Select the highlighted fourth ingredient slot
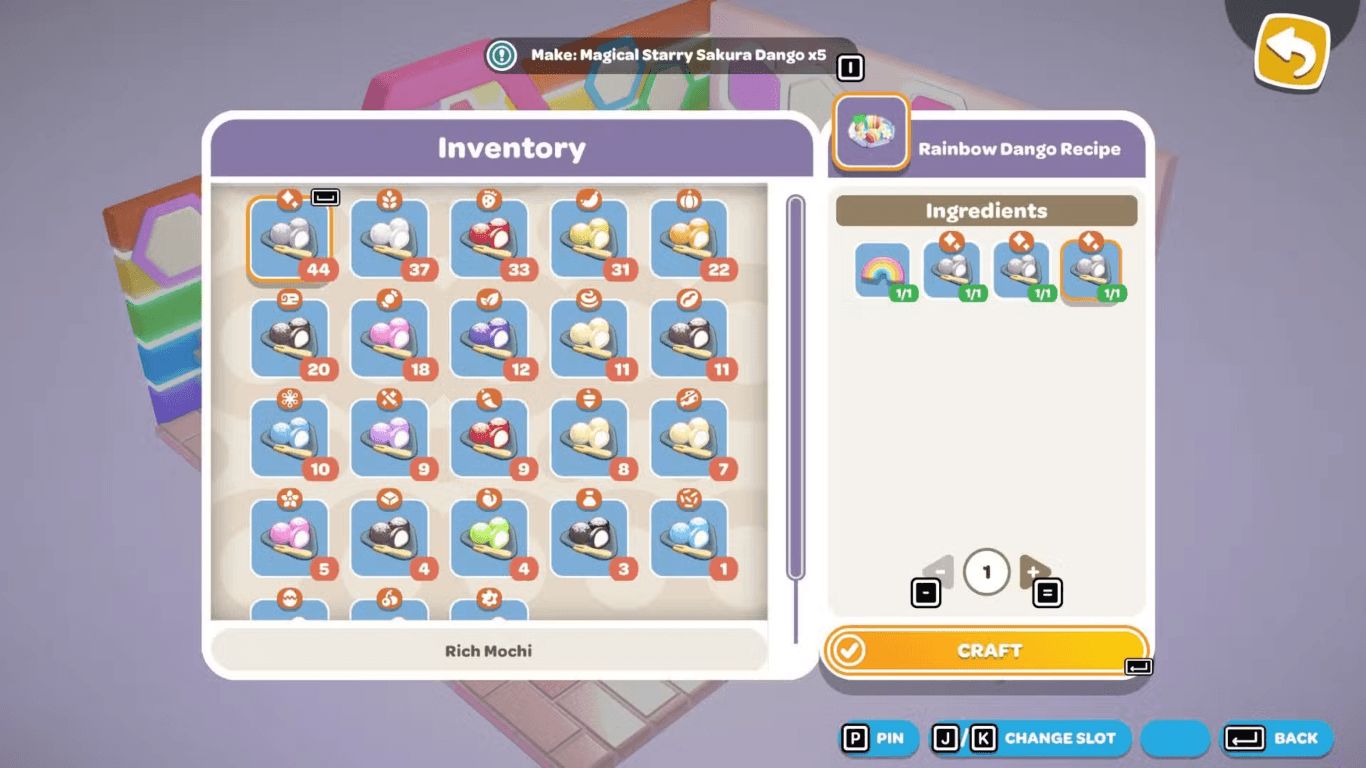Image resolution: width=1366 pixels, height=768 pixels. [1091, 270]
